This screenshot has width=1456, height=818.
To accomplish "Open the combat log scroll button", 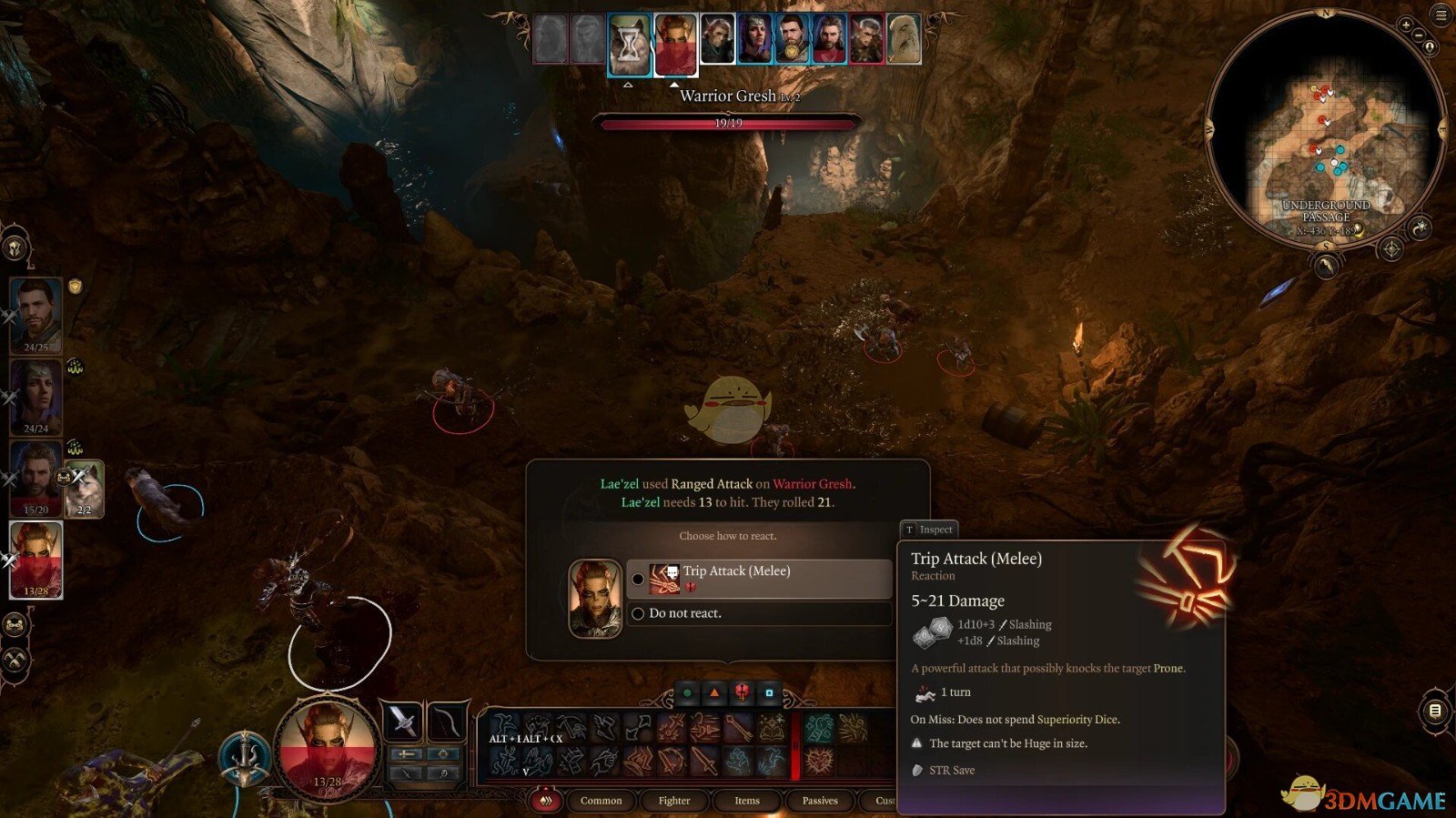I will click(x=1434, y=711).
